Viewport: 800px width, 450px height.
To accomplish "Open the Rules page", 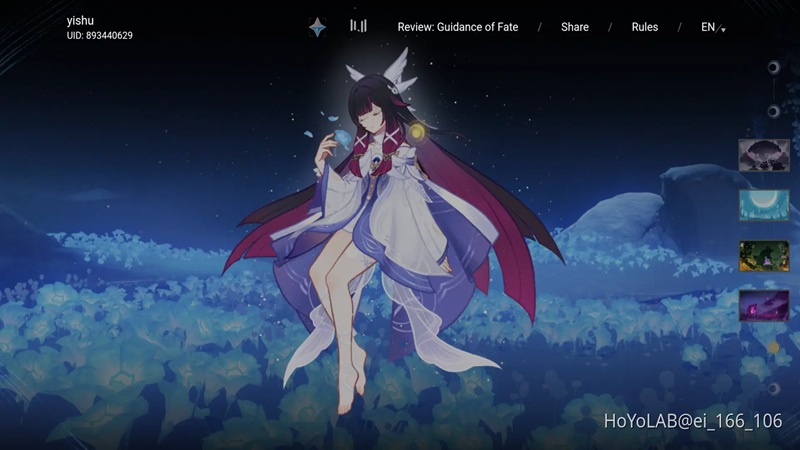I will pyautogui.click(x=645, y=27).
